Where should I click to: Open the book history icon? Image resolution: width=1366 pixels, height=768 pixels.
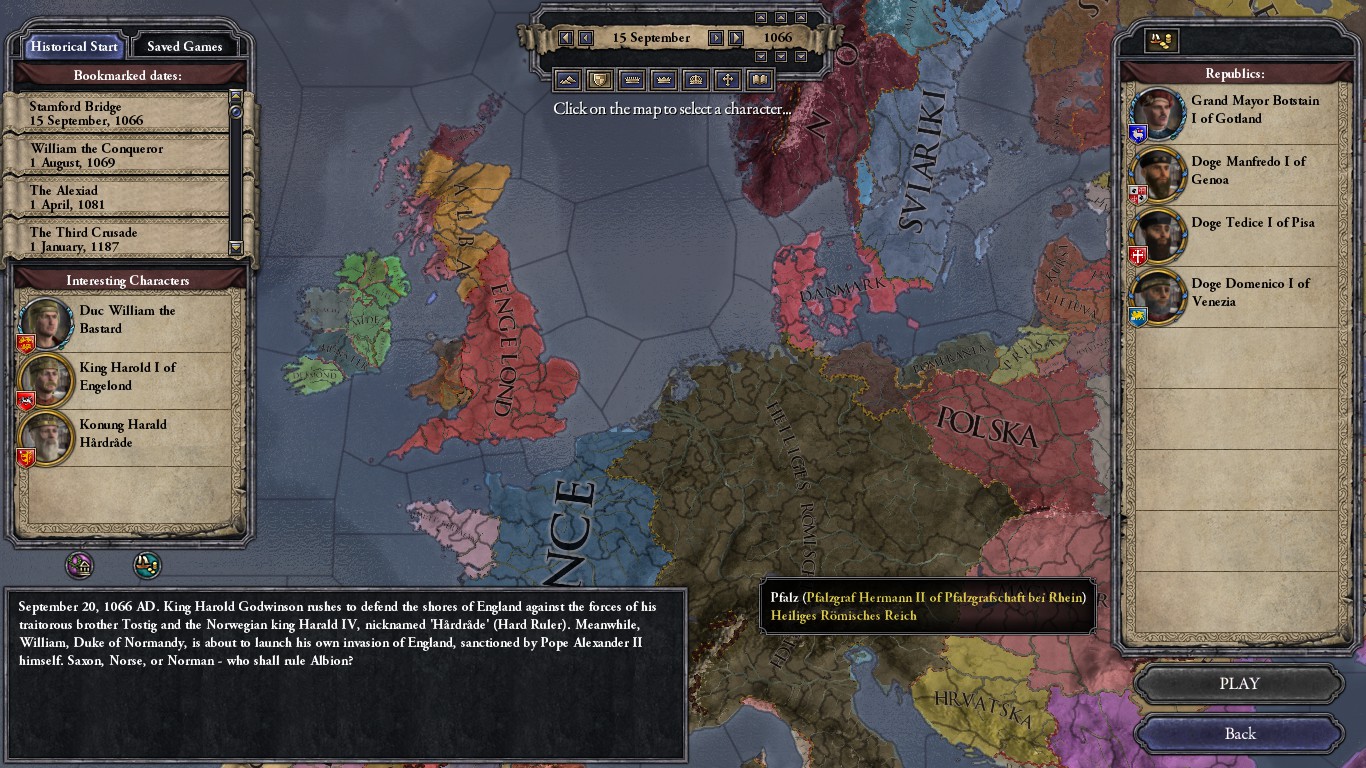pos(760,80)
